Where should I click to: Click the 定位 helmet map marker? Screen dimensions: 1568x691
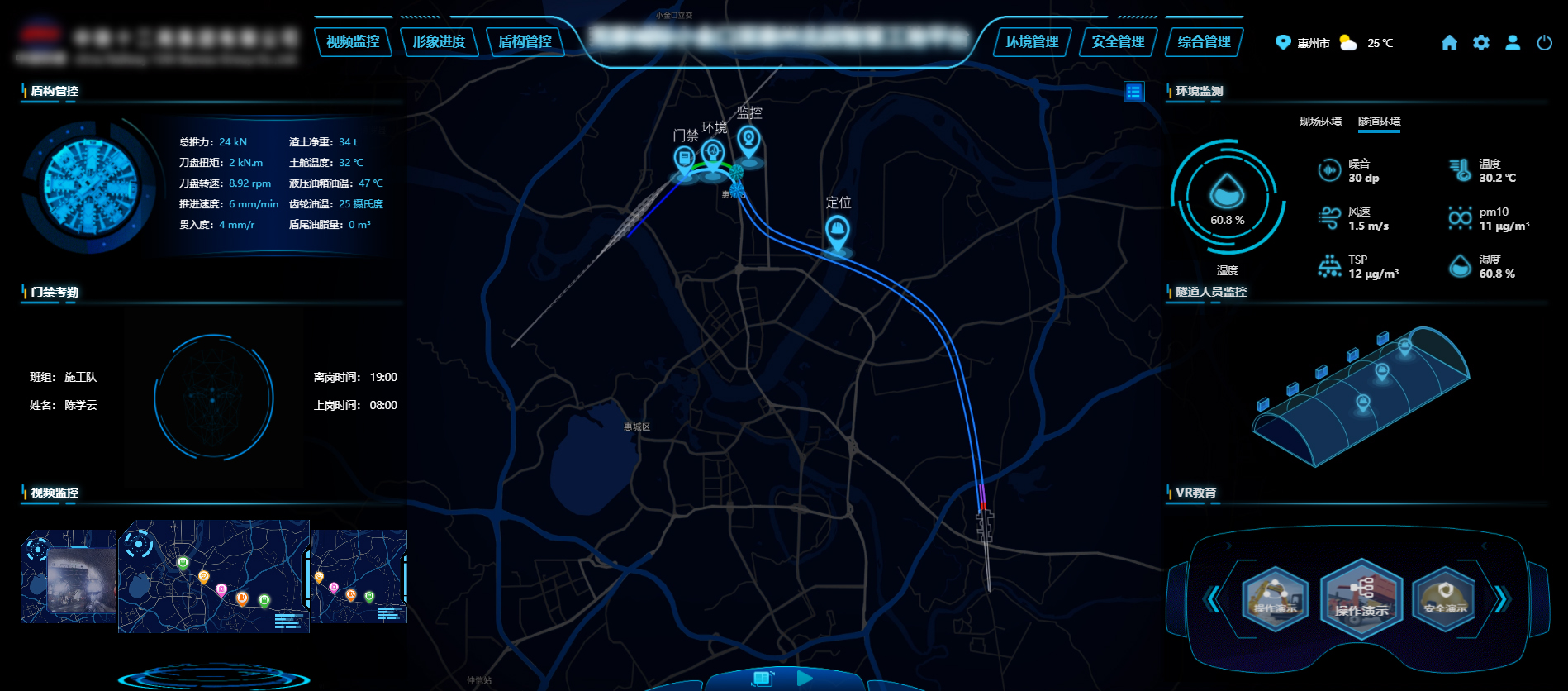[x=837, y=231]
